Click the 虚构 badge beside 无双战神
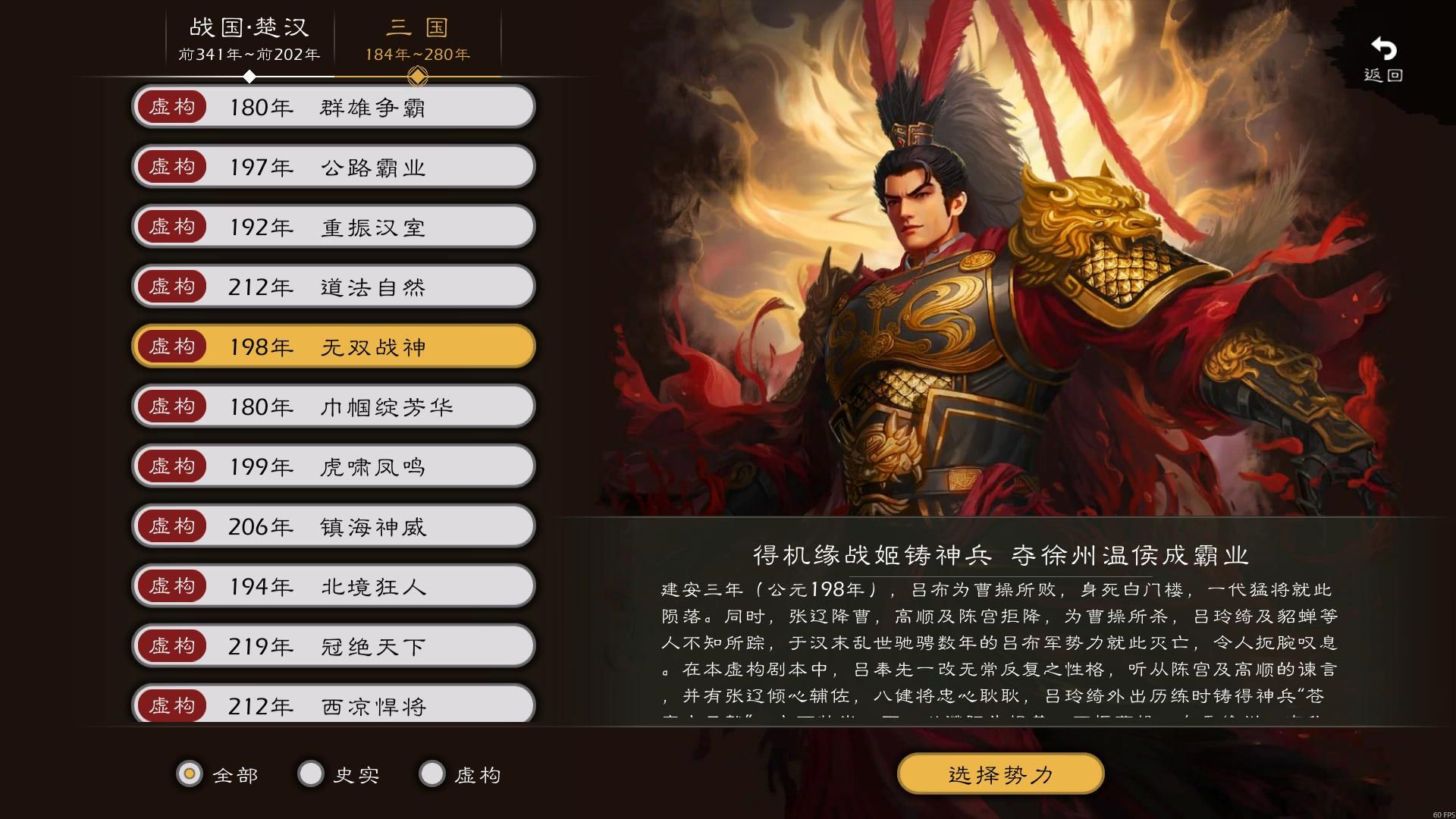1456x819 pixels. (x=172, y=347)
